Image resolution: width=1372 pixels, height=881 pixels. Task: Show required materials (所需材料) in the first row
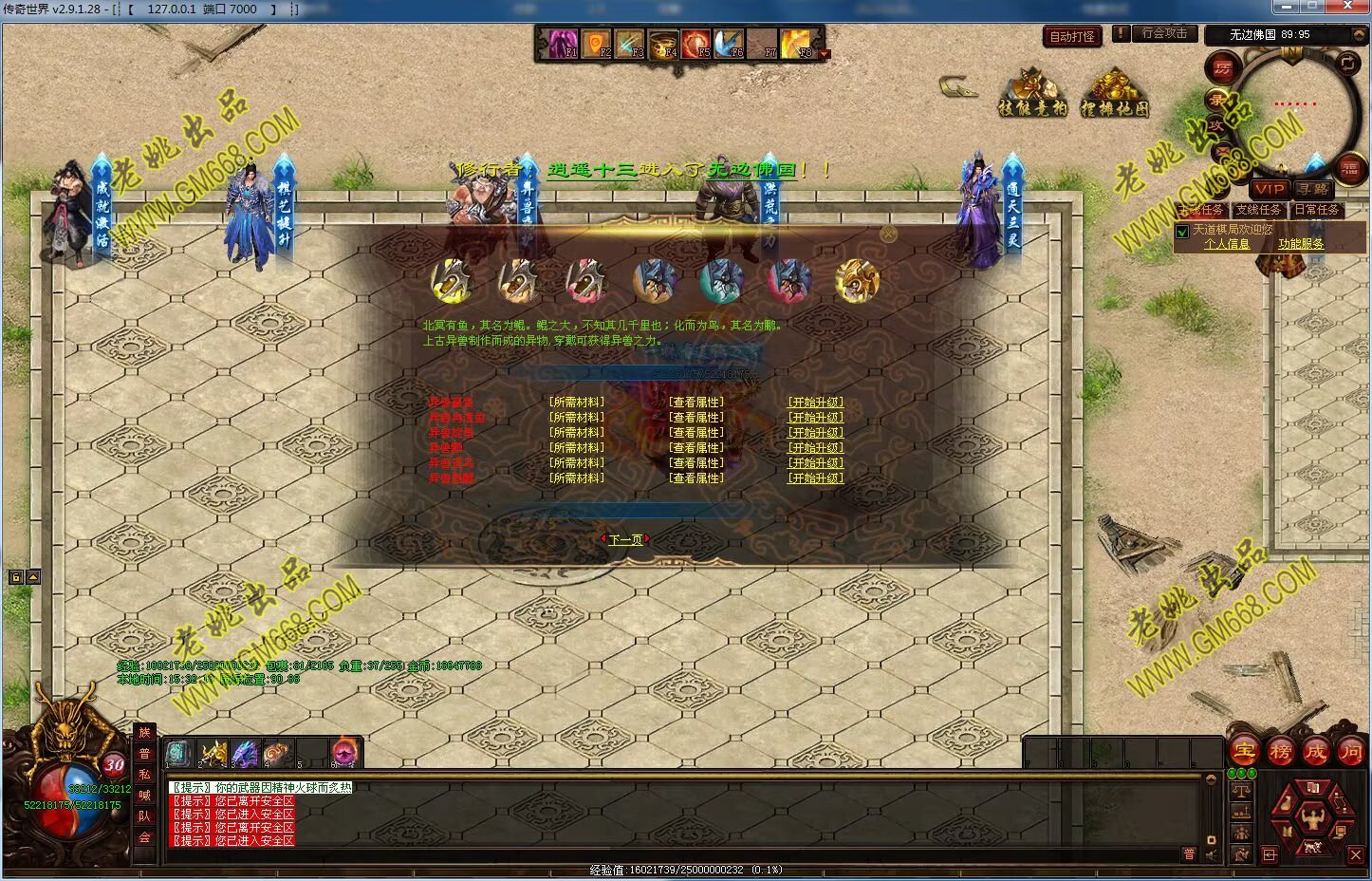pyautogui.click(x=576, y=403)
